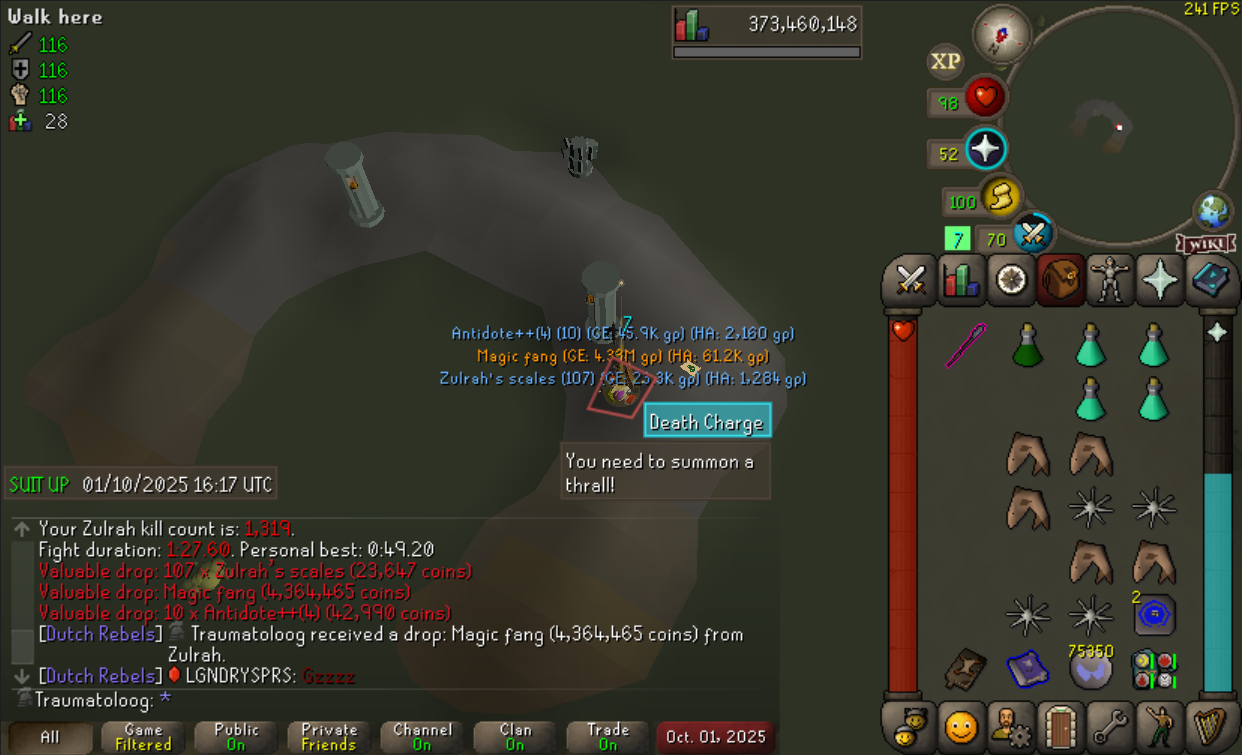Select the pink staff in inventory

966,345
